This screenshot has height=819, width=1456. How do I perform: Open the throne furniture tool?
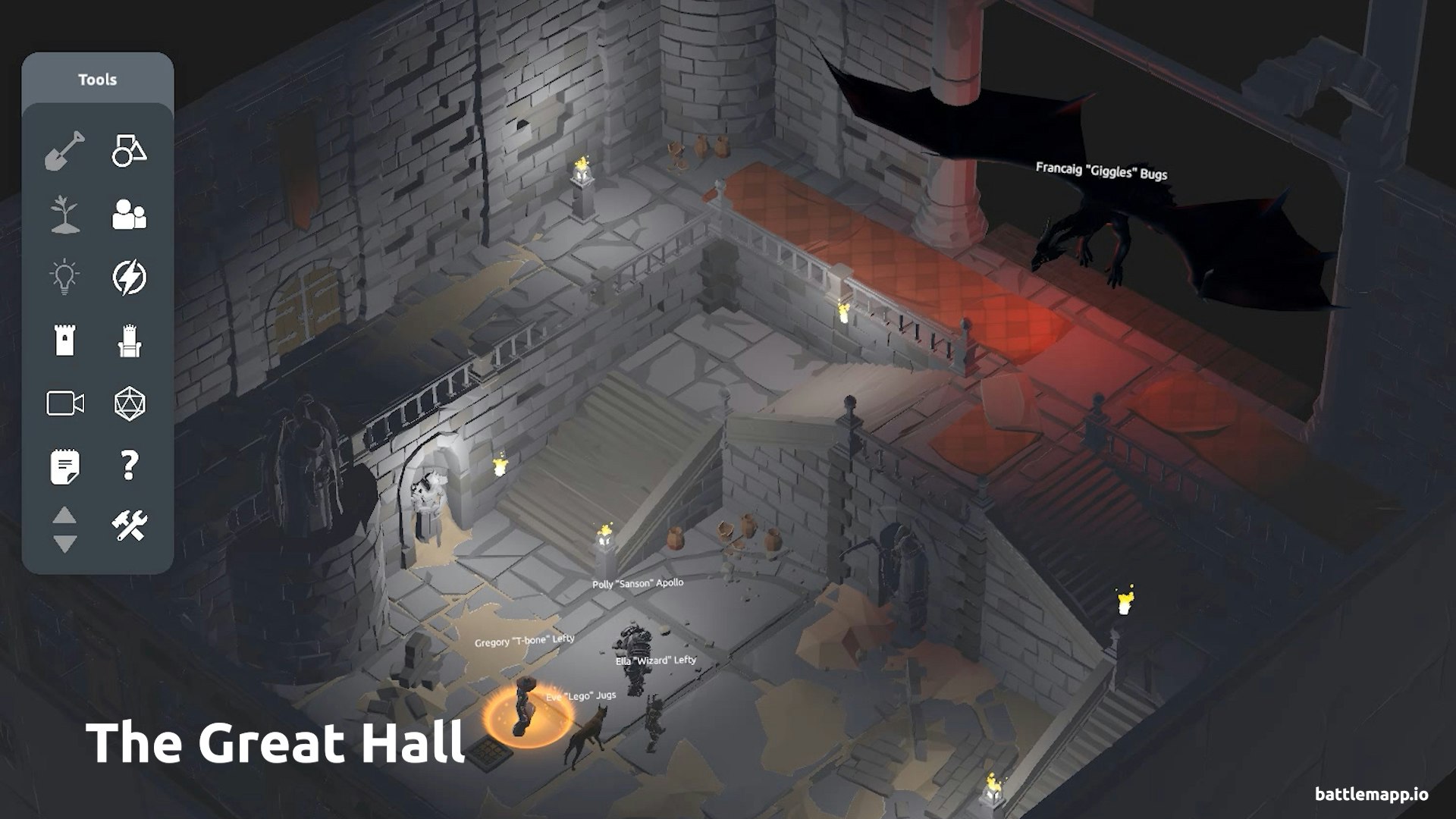point(129,341)
